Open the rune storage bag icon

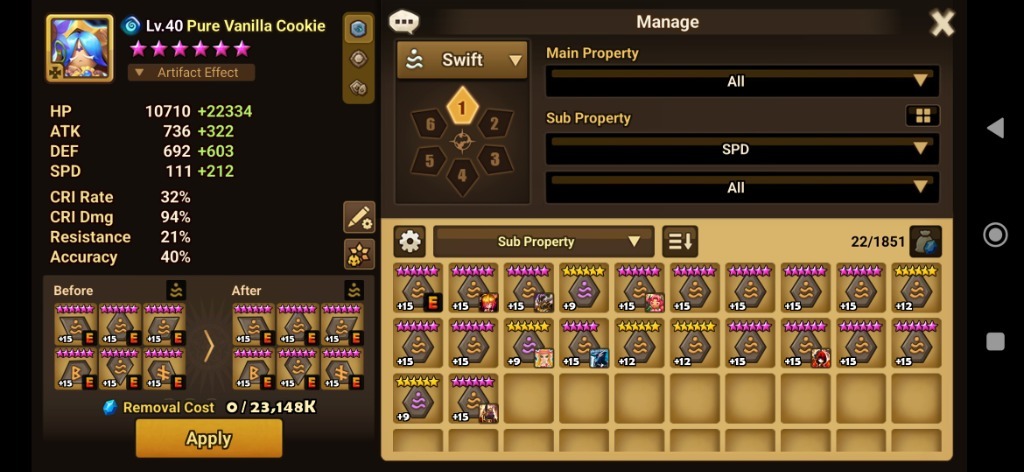(925, 241)
